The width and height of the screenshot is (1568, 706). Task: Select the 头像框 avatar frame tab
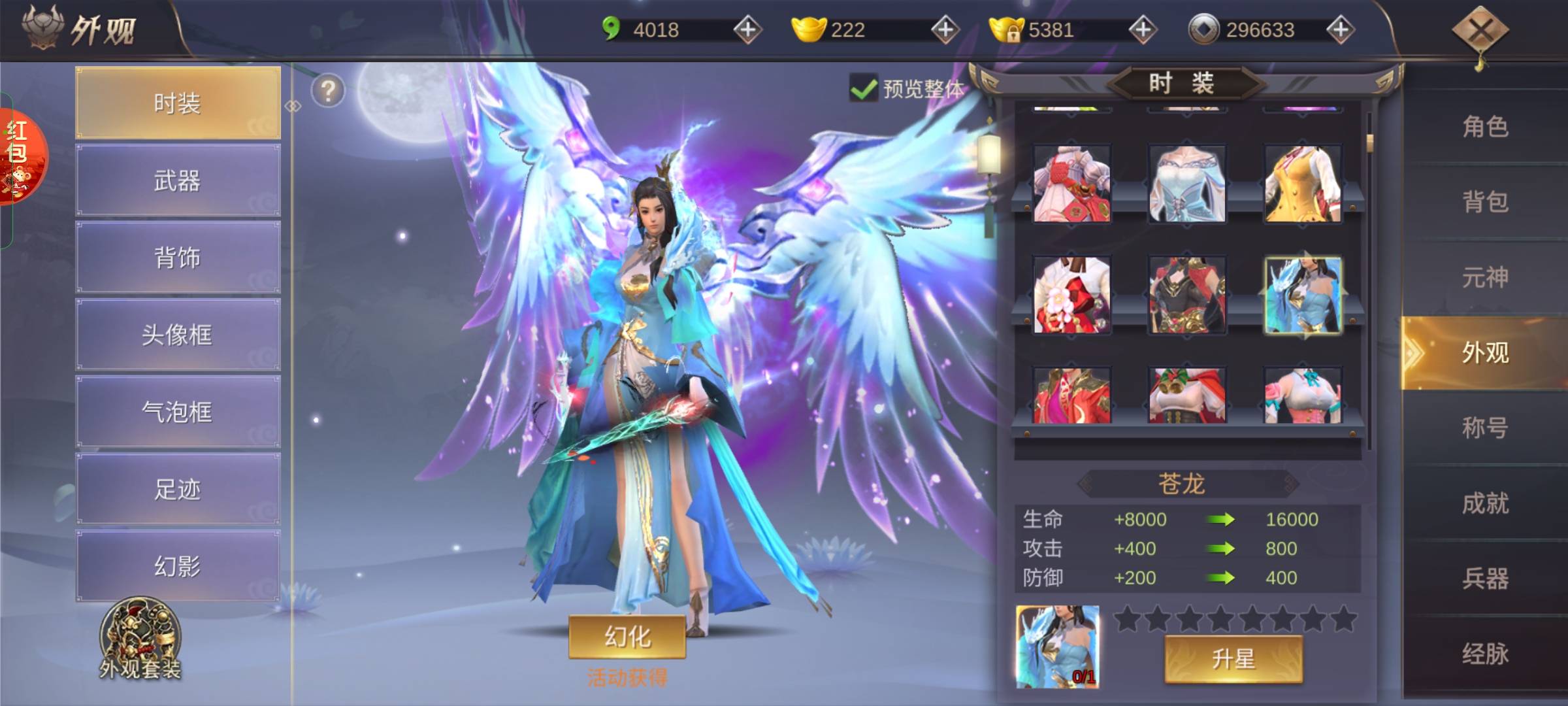[x=178, y=335]
